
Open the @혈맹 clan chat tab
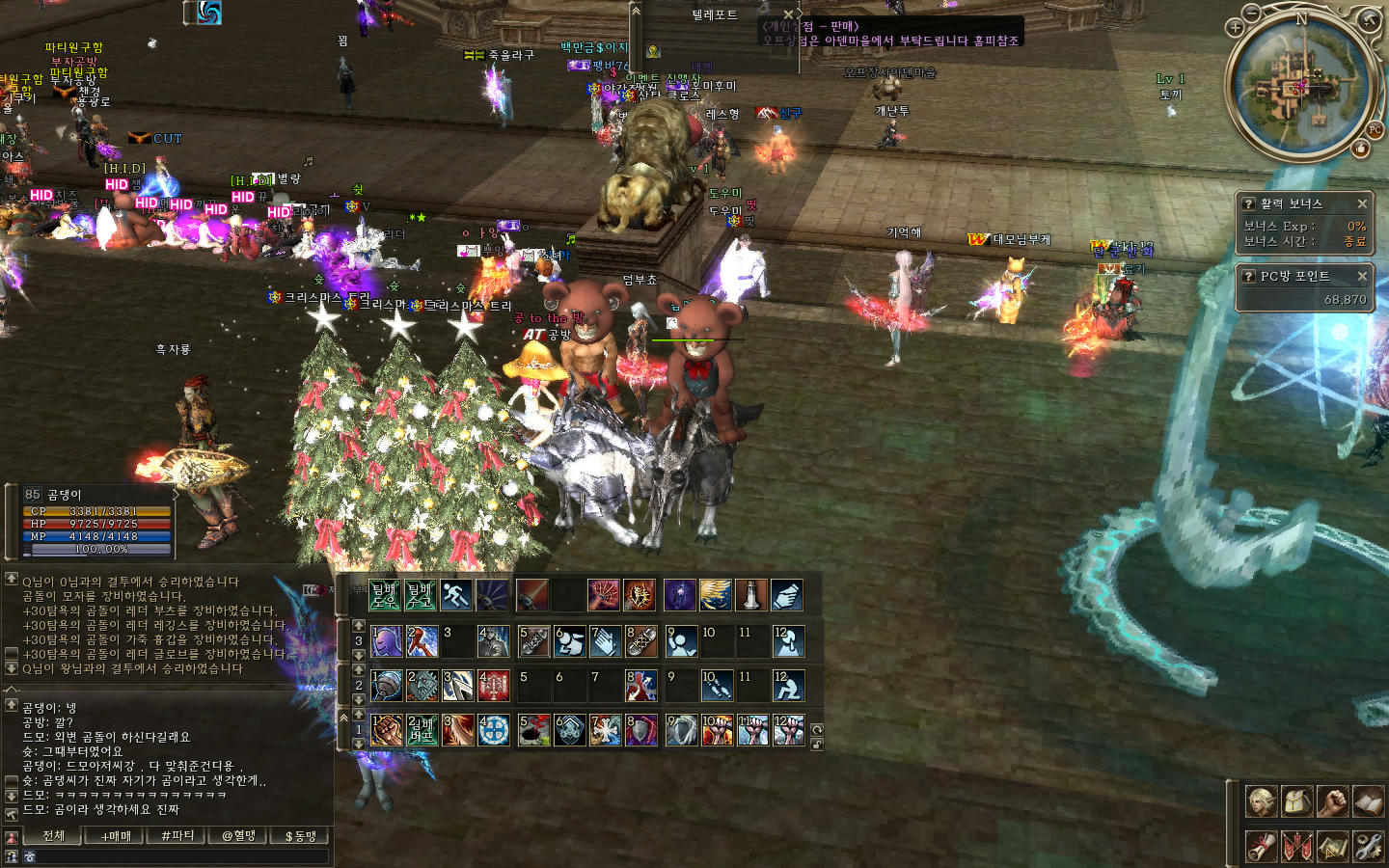pyautogui.click(x=239, y=836)
